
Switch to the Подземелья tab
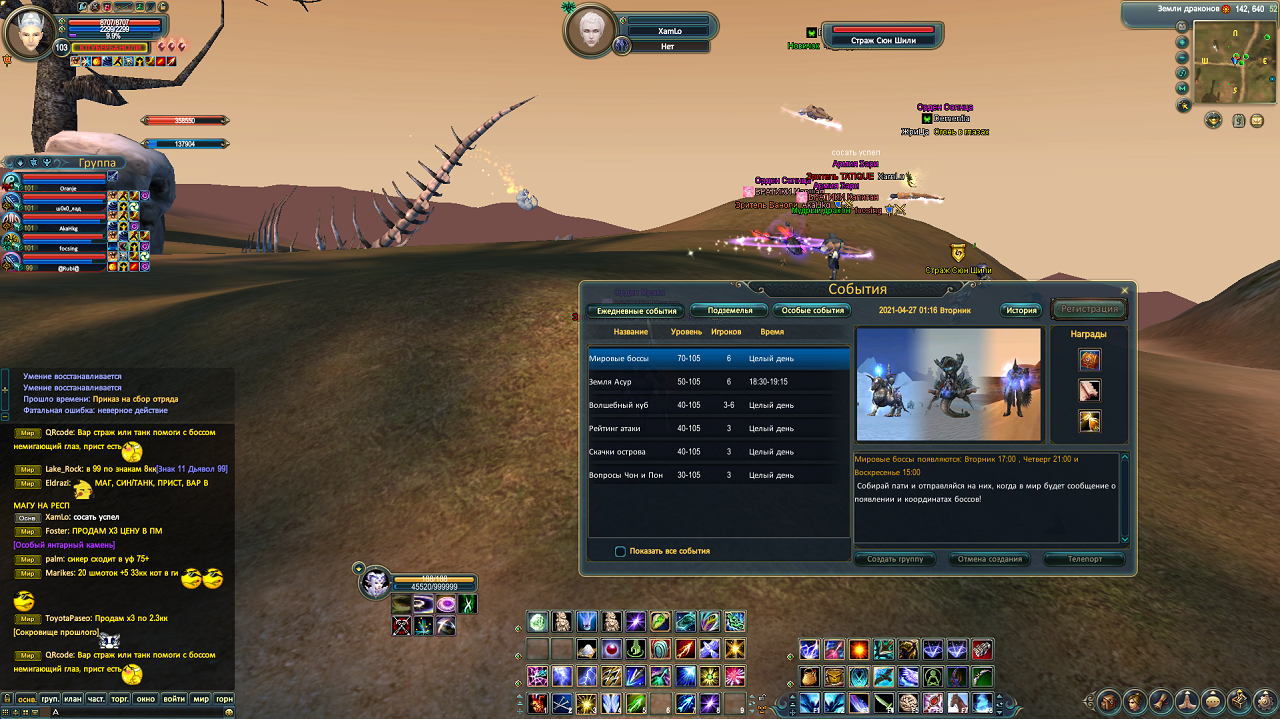click(729, 311)
